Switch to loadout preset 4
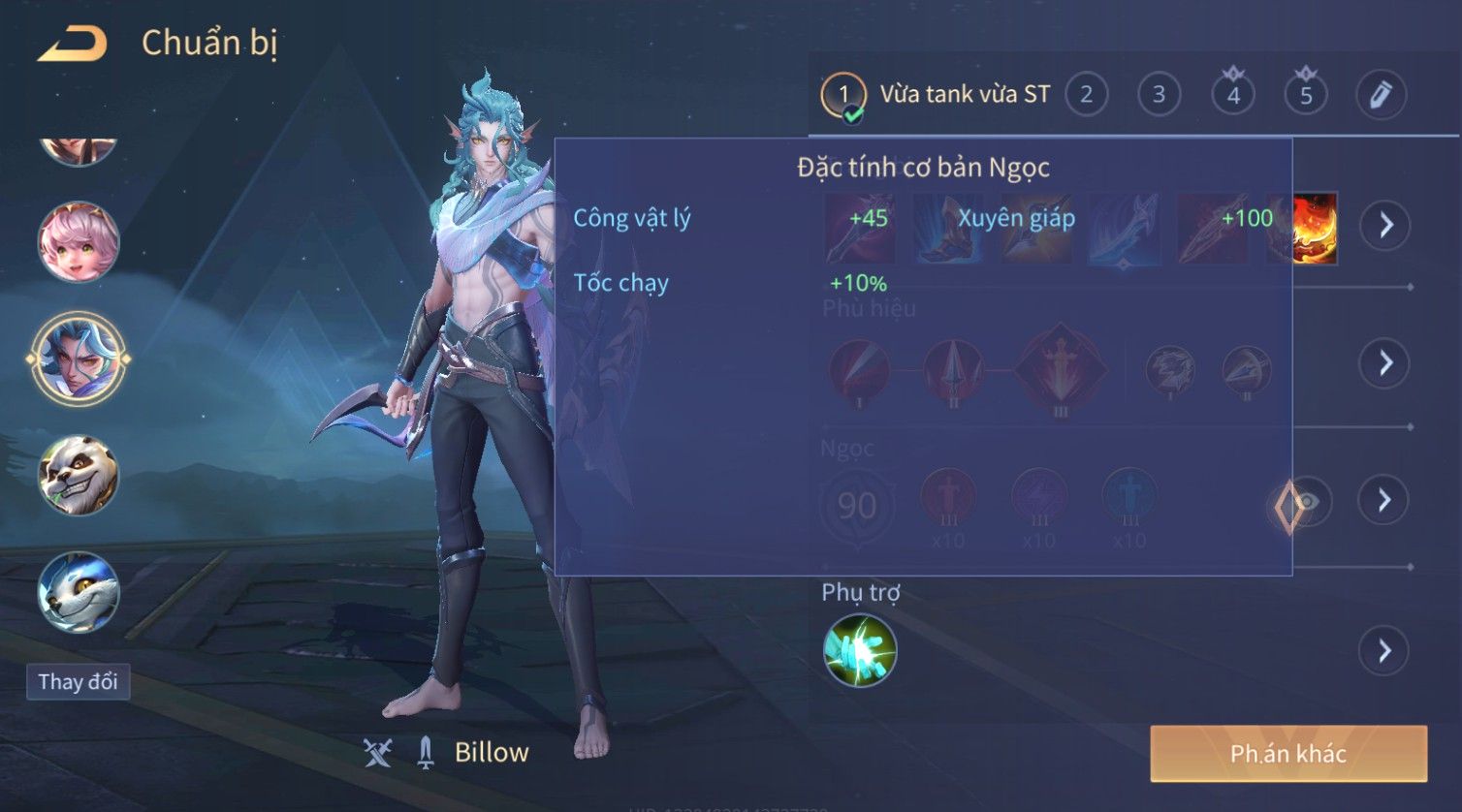Image resolution: width=1462 pixels, height=812 pixels. 1233,95
